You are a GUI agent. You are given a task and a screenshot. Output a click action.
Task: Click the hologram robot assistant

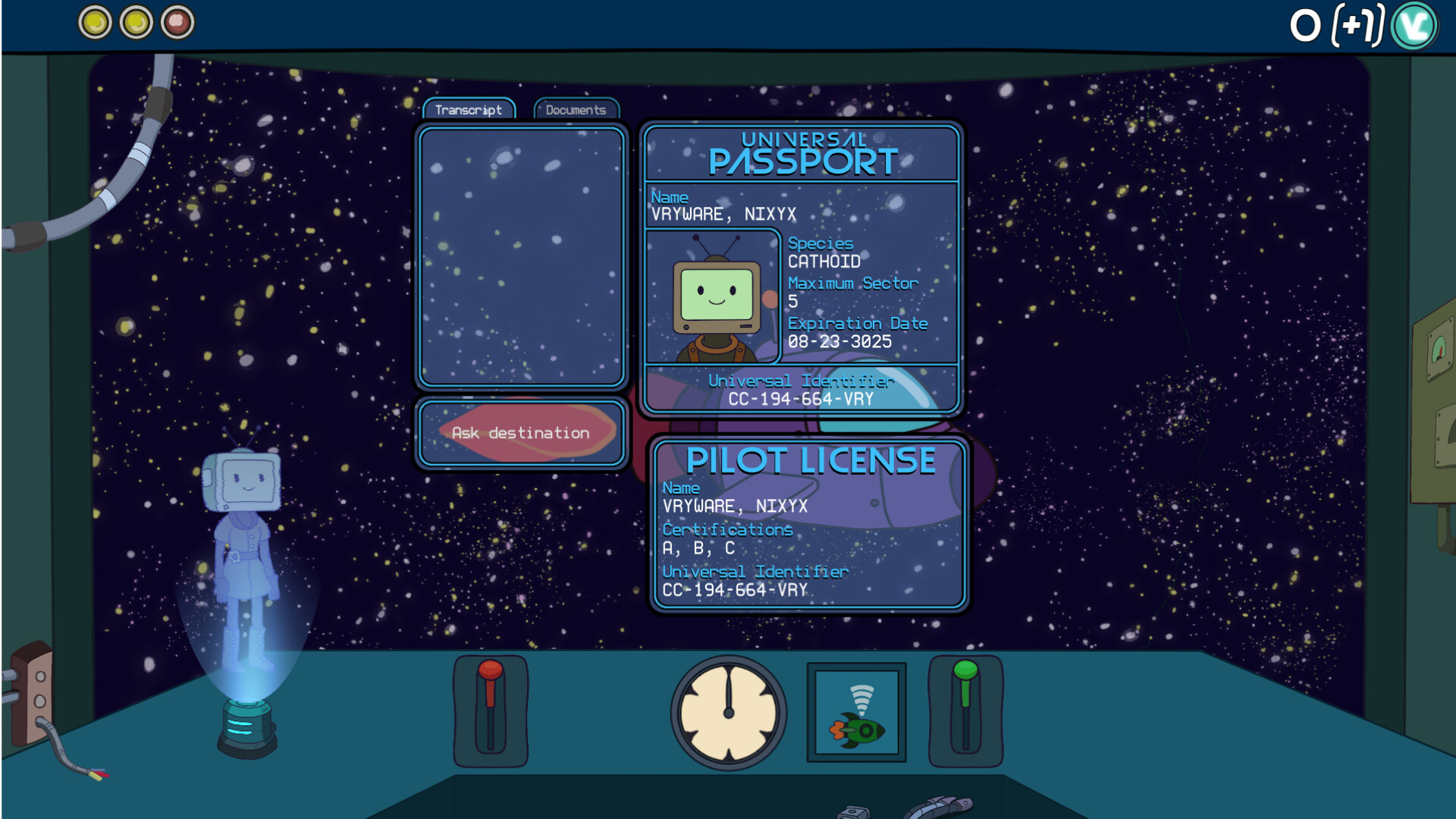(x=243, y=531)
